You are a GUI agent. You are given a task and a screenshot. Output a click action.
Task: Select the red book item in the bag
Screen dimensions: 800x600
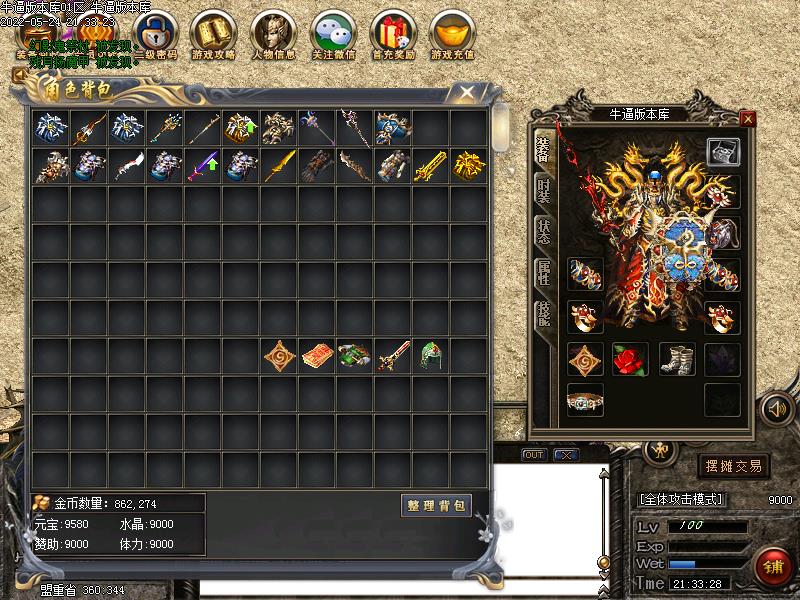click(317, 356)
